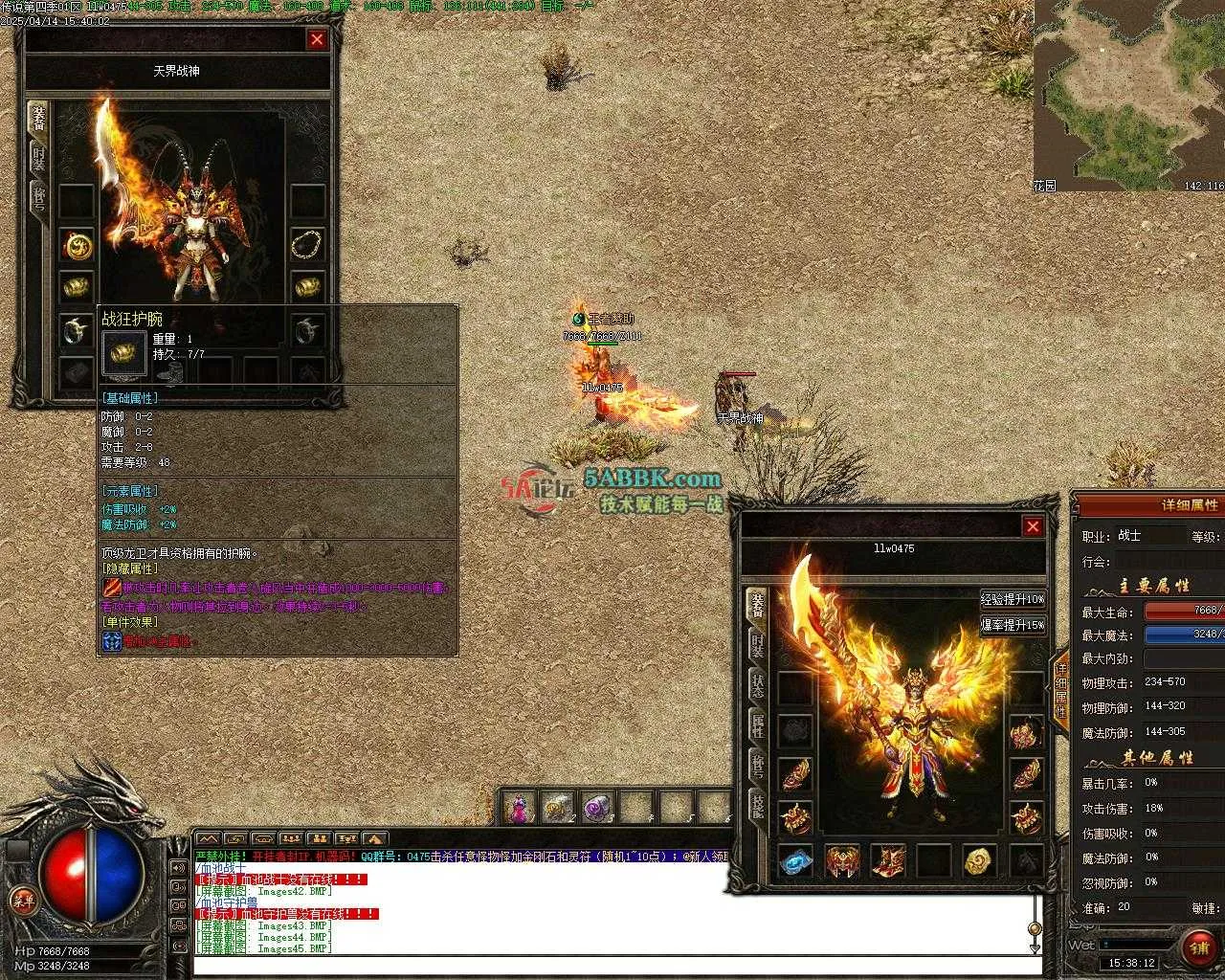Click the 爆率提升15% buff button
1225x980 pixels.
click(x=1013, y=625)
